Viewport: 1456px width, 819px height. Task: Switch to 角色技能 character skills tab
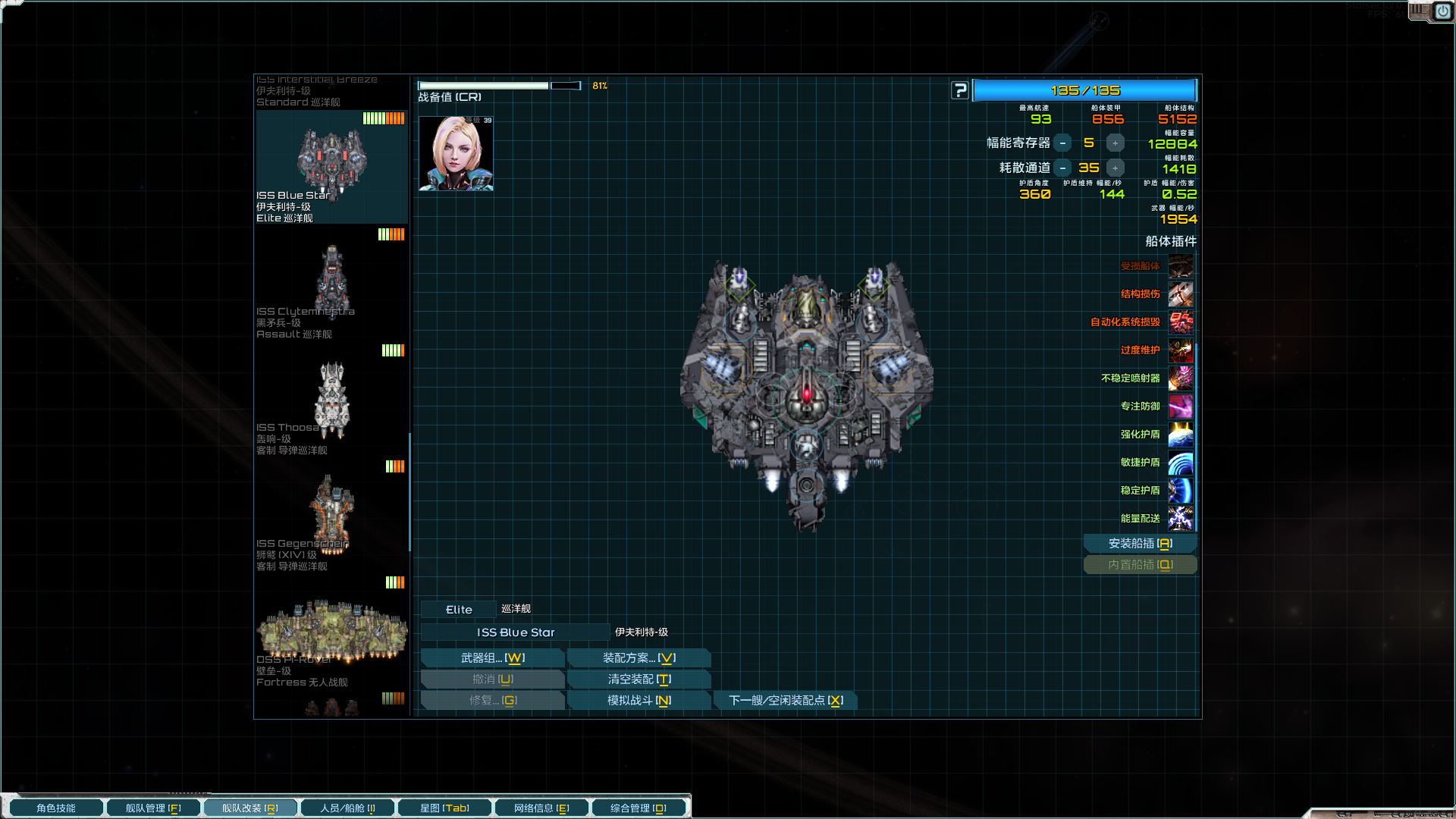click(56, 808)
